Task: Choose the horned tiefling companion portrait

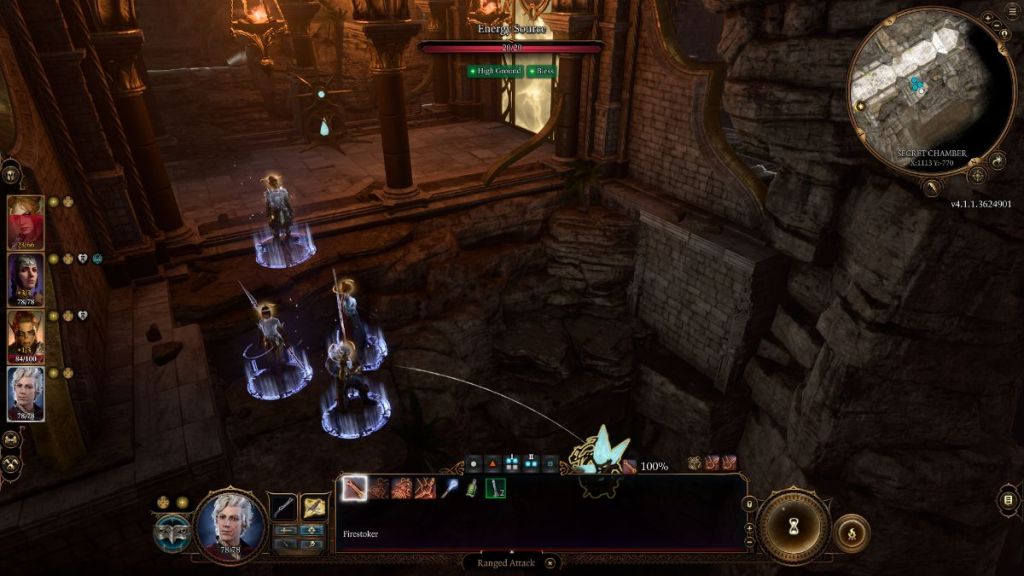Action: [26, 336]
